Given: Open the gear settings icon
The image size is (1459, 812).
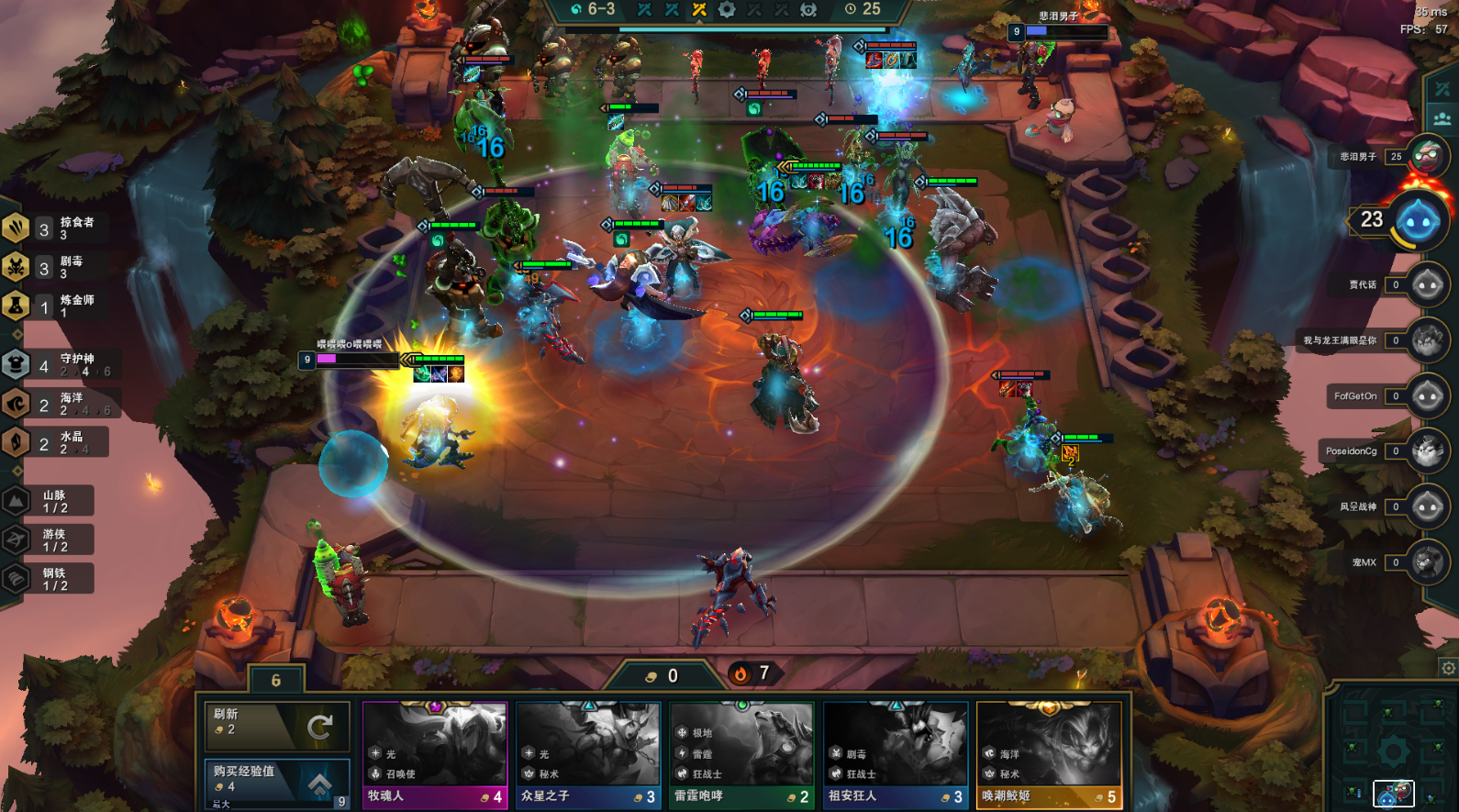Looking at the screenshot, I should 1448,668.
